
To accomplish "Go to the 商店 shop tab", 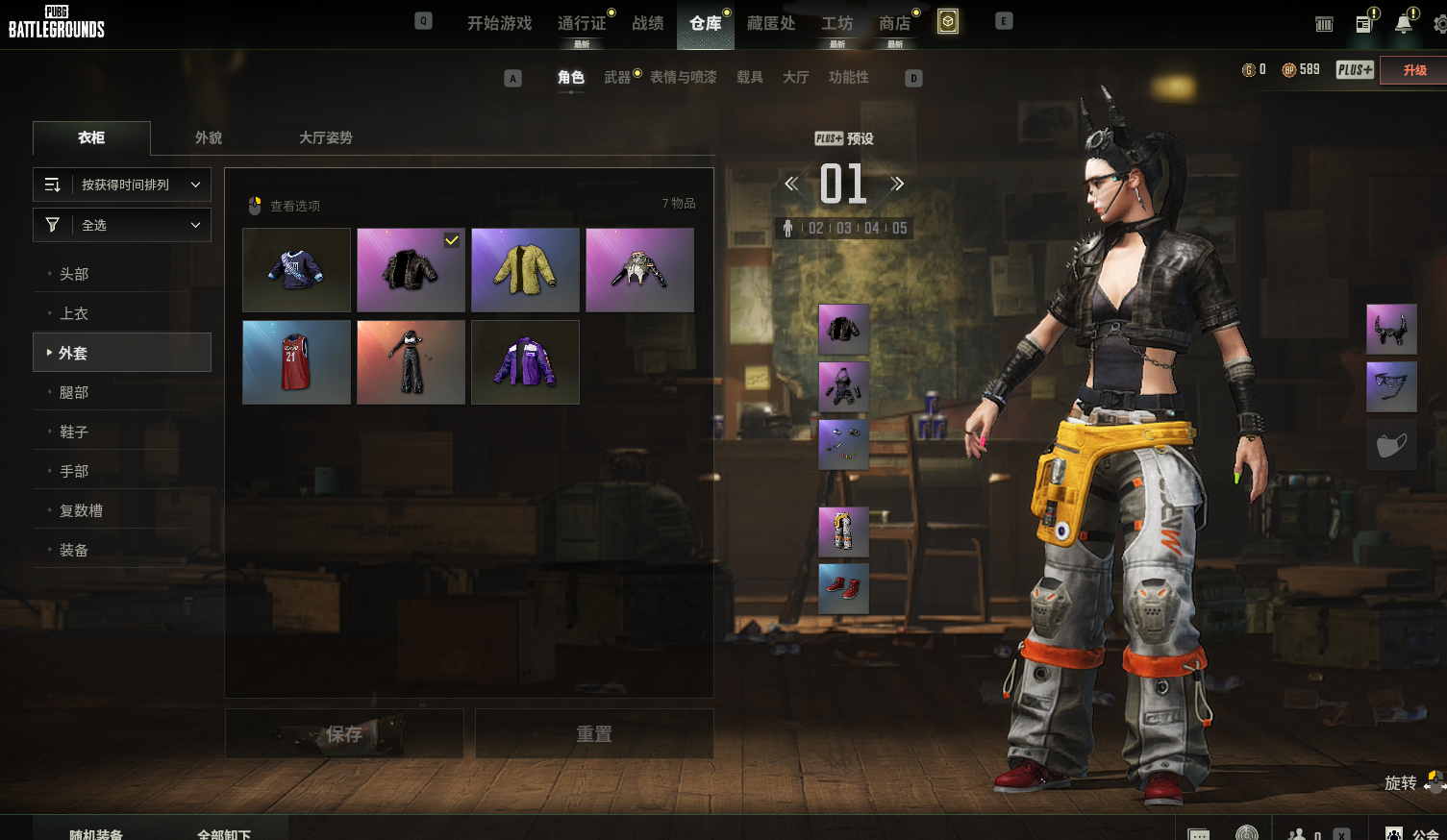I will tap(894, 23).
